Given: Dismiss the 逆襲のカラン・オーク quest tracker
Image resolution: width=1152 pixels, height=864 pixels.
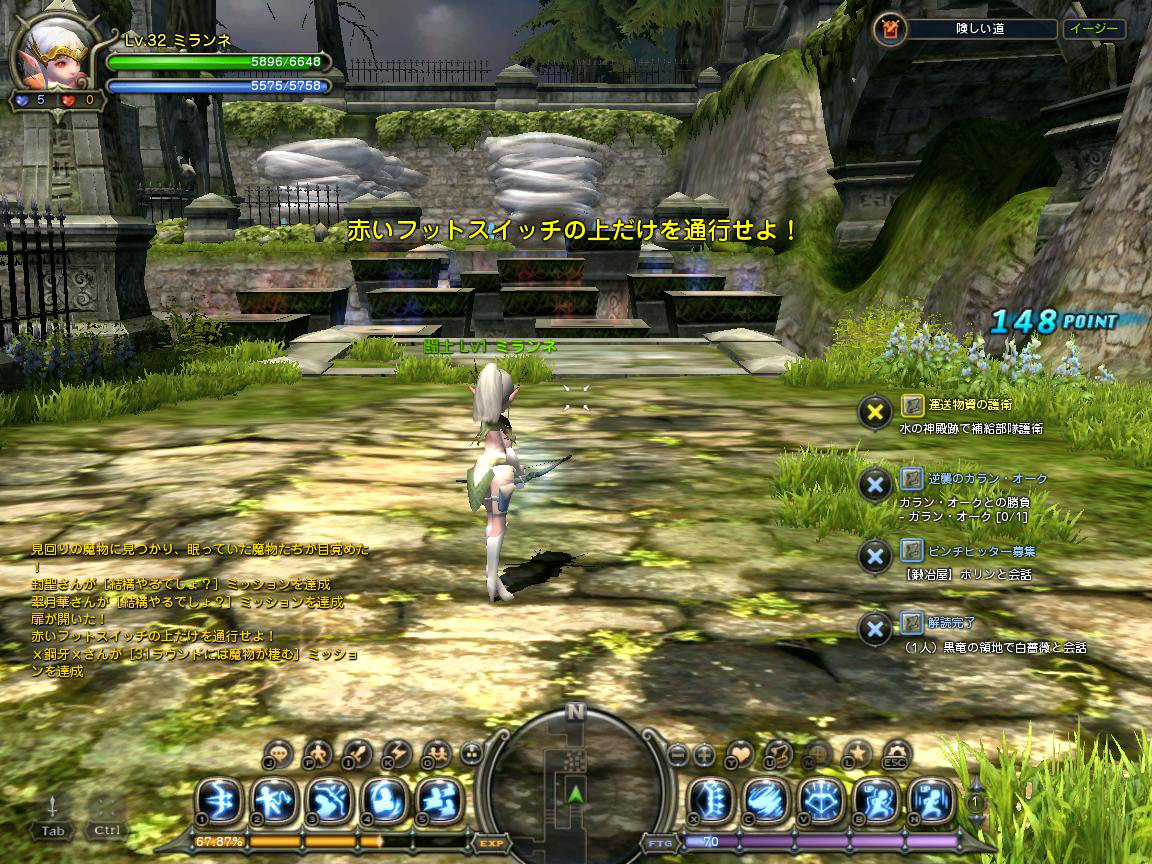Looking at the screenshot, I should coord(875,484).
